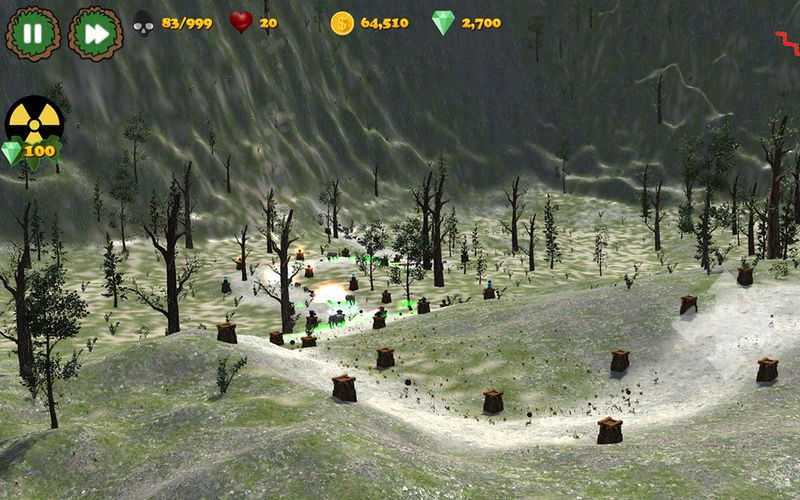The height and width of the screenshot is (500, 800).
Task: Pause the game
Action: pos(33,32)
